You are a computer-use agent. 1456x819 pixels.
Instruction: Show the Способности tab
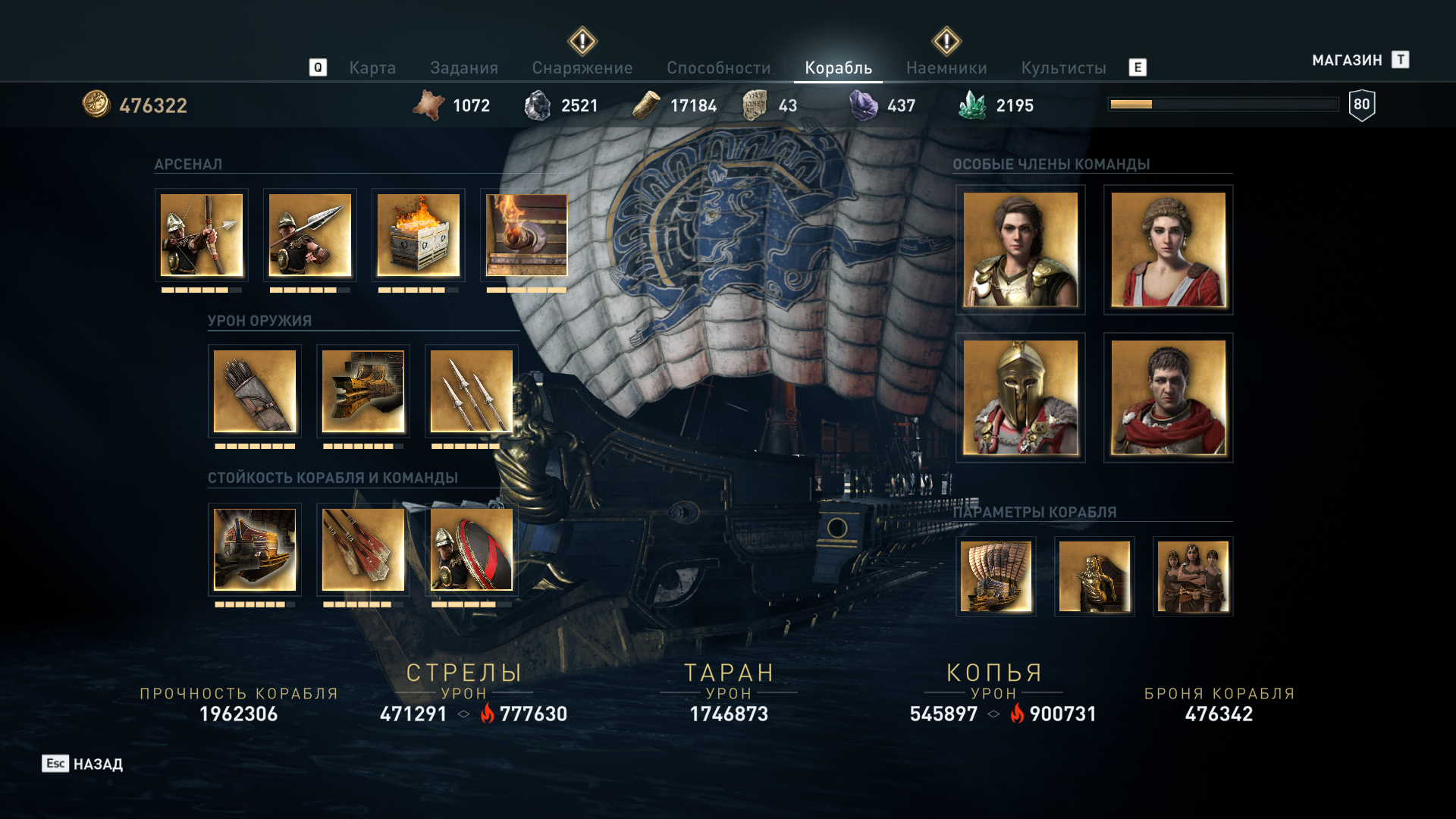pyautogui.click(x=718, y=68)
